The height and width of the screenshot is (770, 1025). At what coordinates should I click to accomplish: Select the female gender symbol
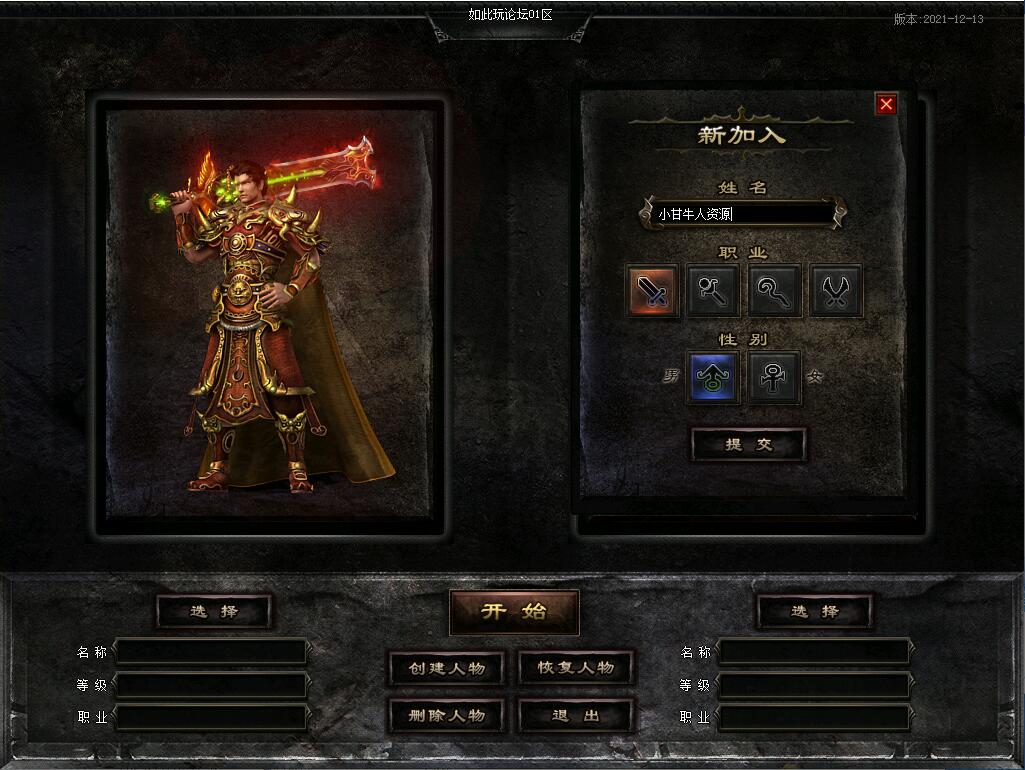tap(775, 377)
